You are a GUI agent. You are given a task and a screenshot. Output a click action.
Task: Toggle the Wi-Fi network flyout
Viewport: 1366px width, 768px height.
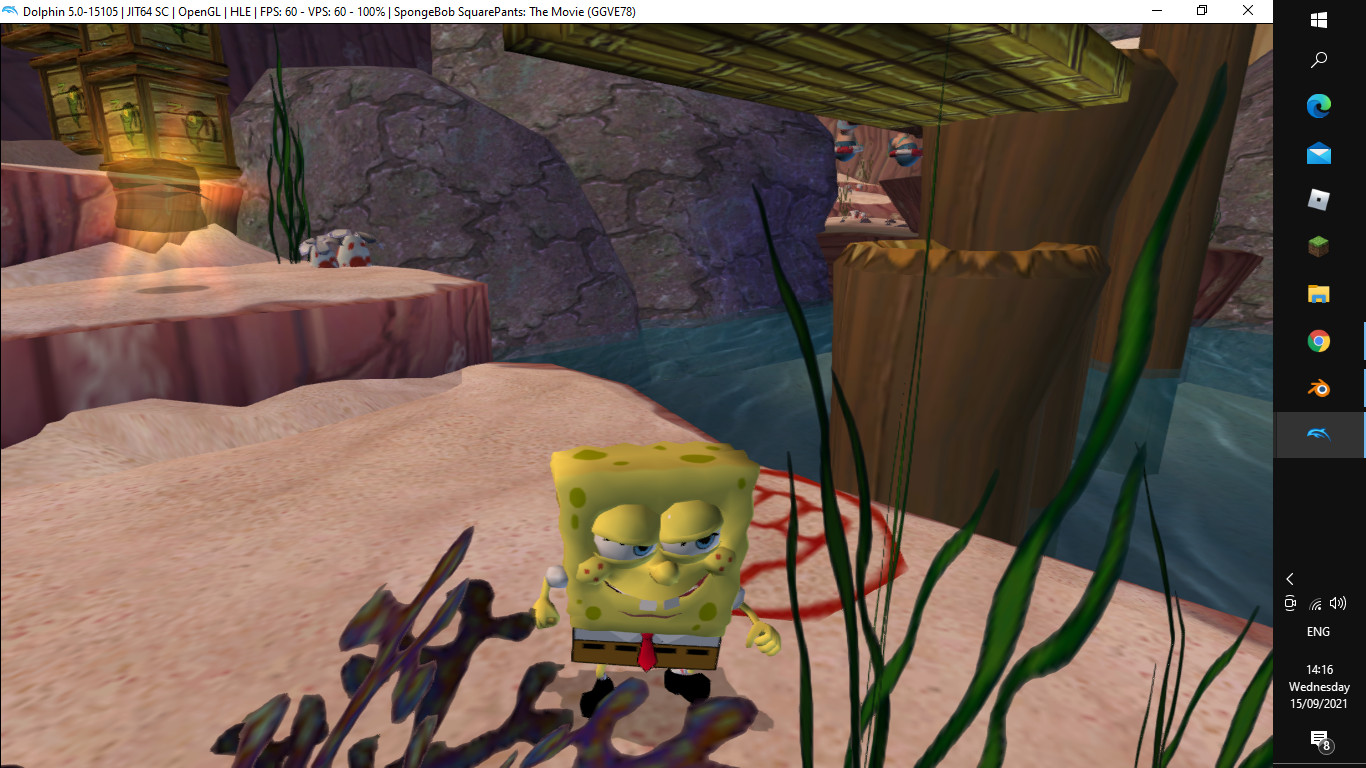1314,603
